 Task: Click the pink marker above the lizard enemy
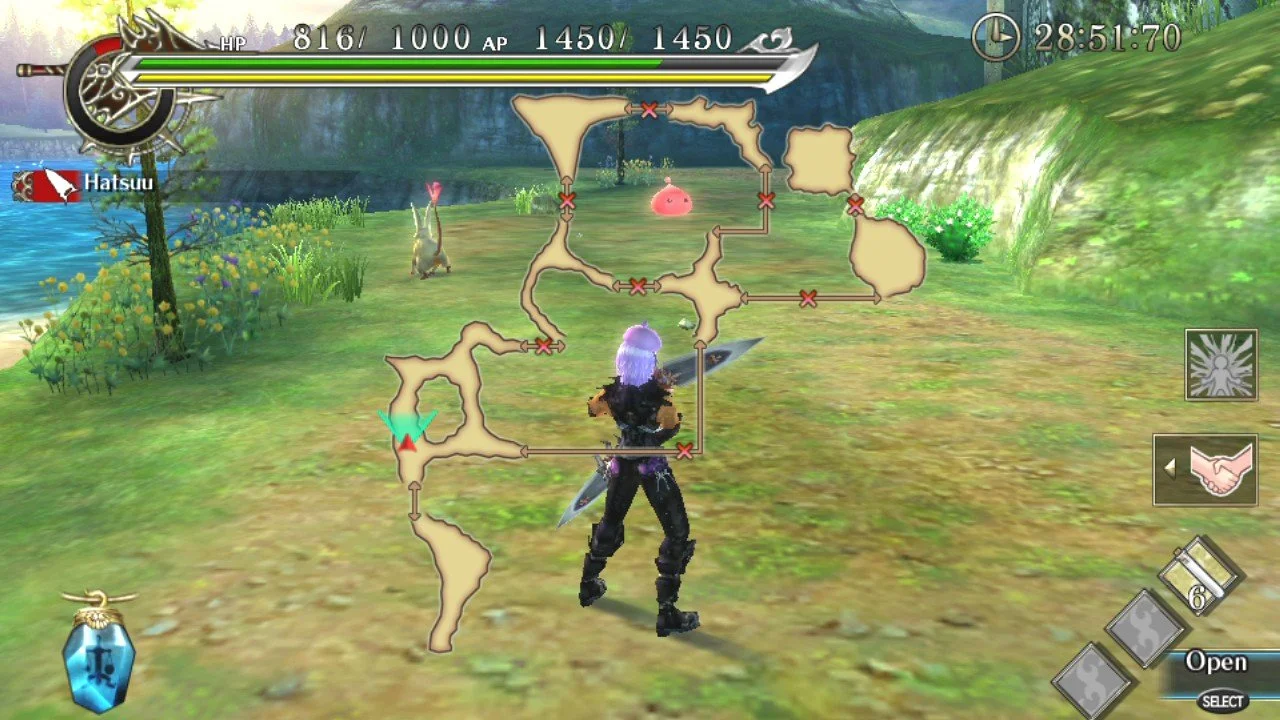tap(432, 190)
